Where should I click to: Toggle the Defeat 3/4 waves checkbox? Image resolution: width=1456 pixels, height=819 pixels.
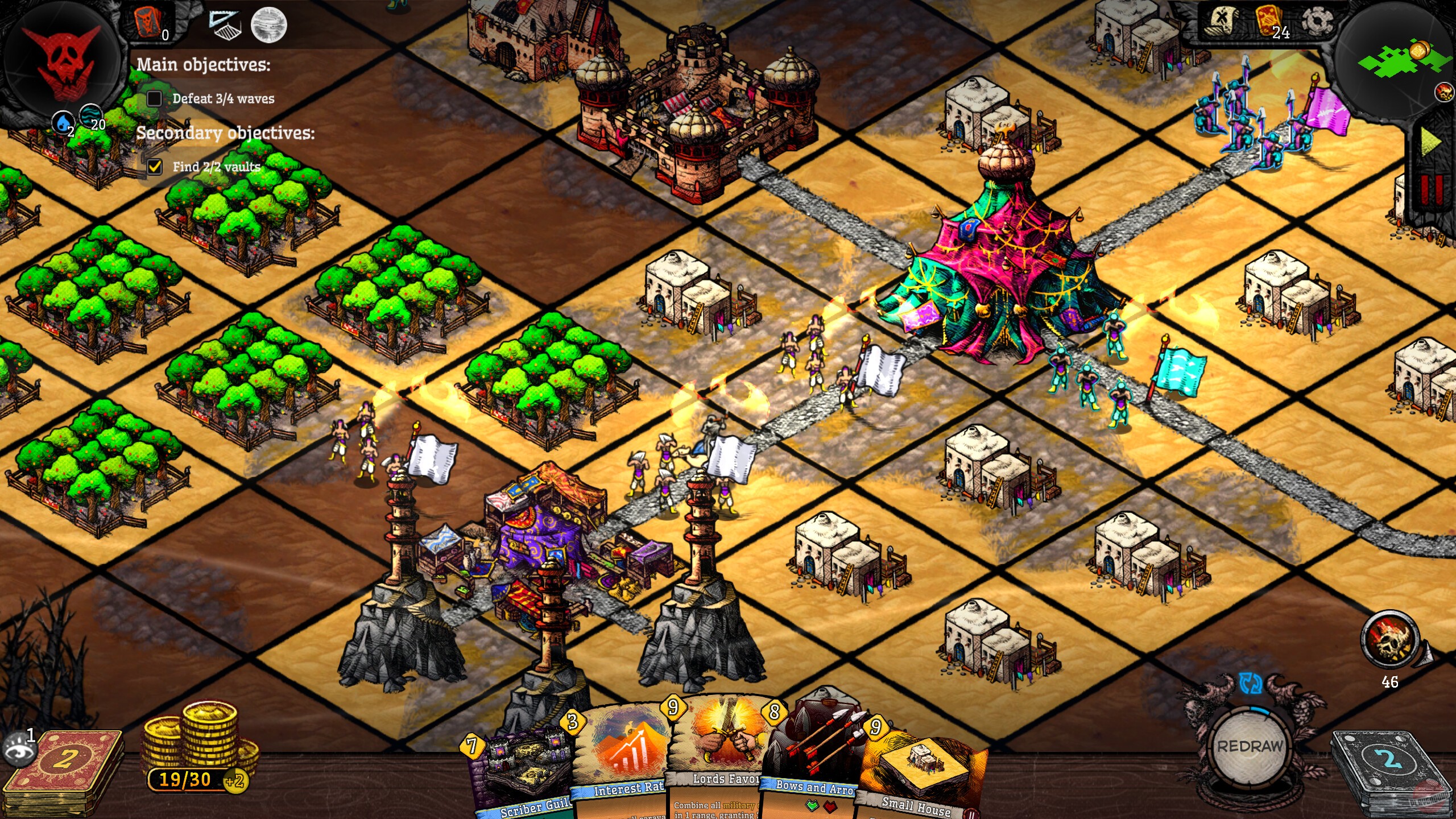[x=154, y=98]
